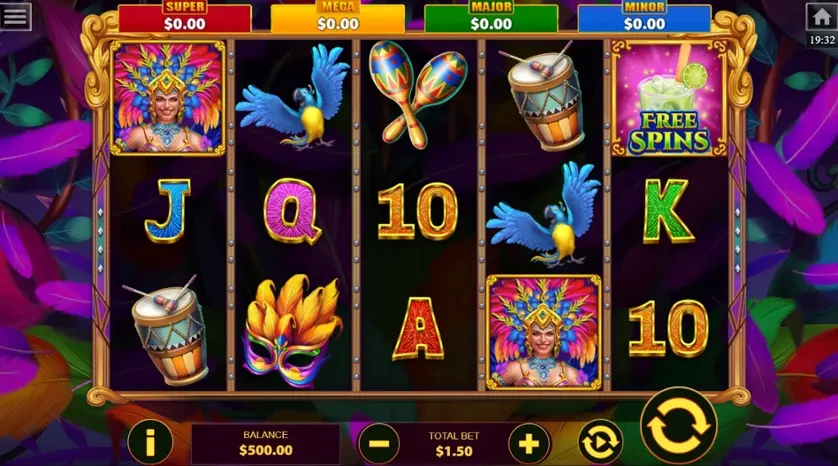Activate the autoplay button
Screen dimensions: 838x466
[x=600, y=441]
